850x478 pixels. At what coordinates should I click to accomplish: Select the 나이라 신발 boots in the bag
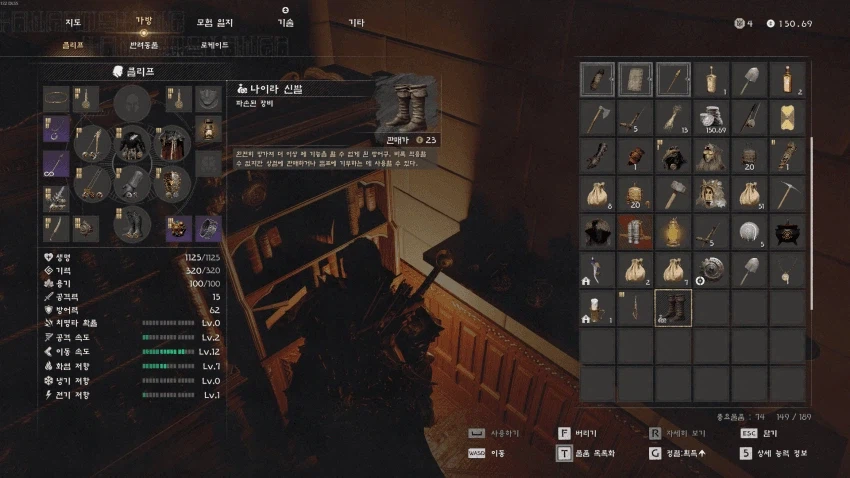pyautogui.click(x=673, y=308)
